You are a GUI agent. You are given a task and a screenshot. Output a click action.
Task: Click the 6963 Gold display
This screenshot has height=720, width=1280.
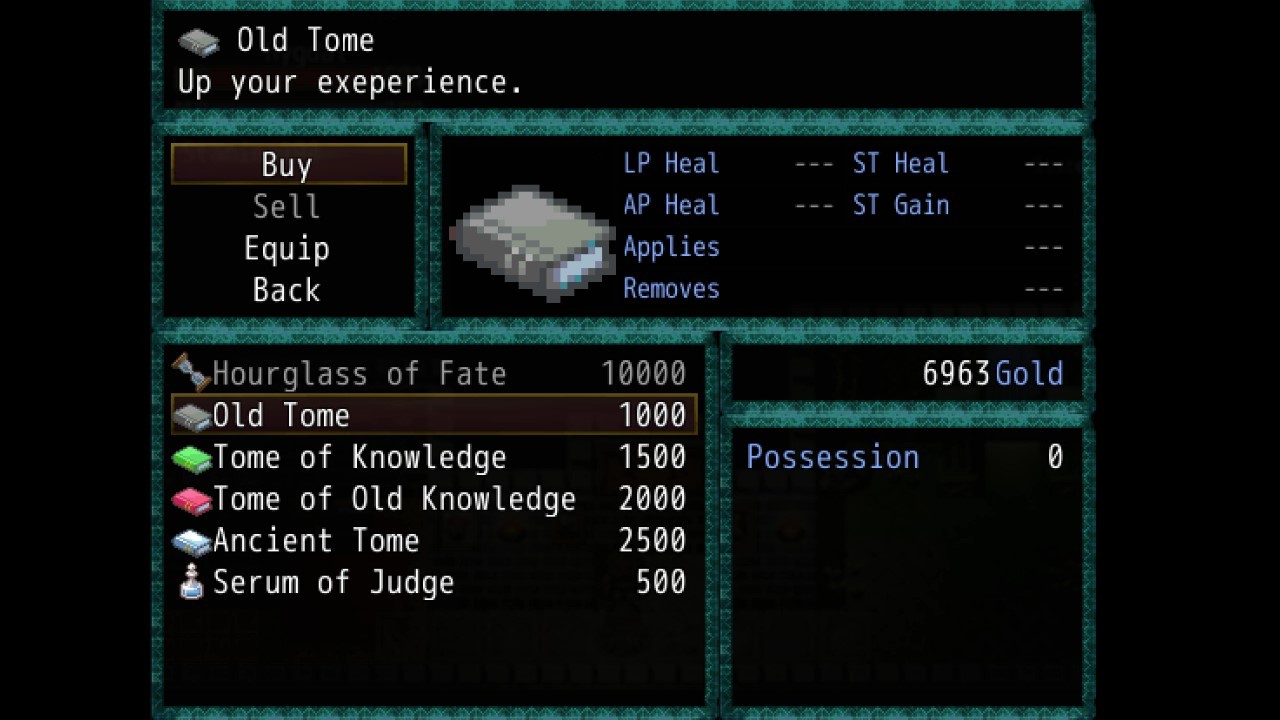(995, 372)
